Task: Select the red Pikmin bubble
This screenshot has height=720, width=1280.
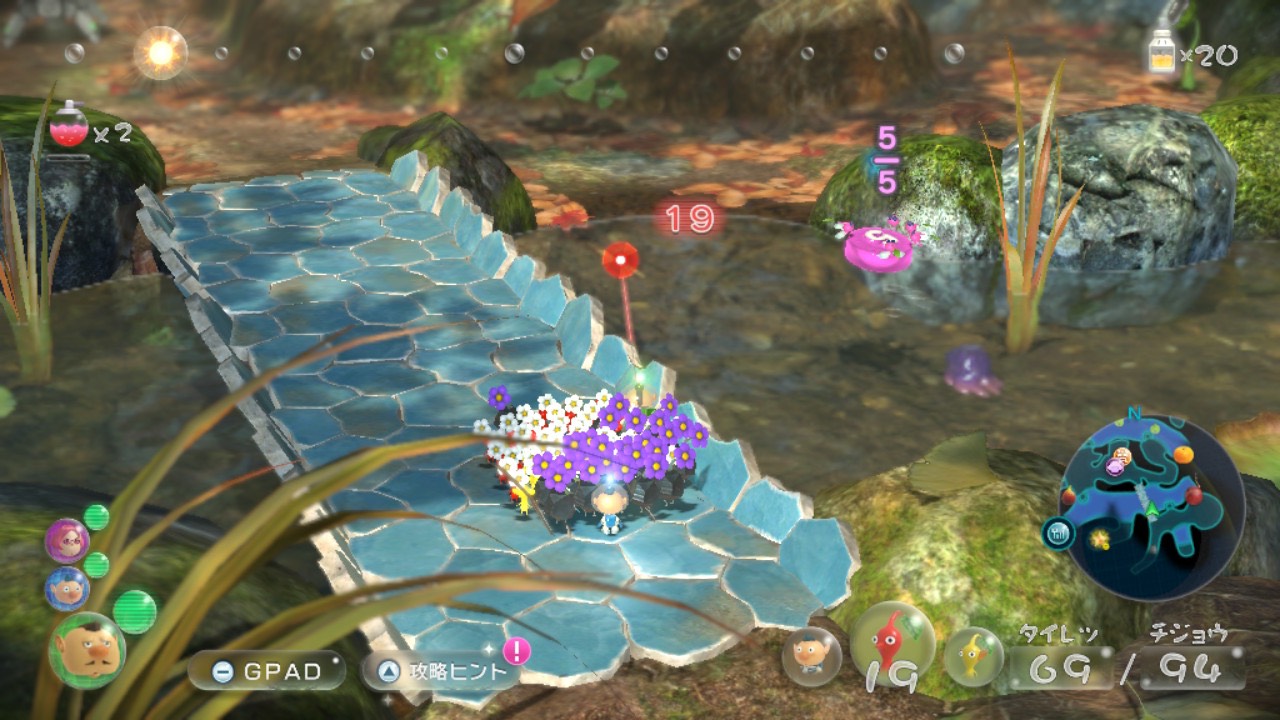Action: [x=892, y=643]
